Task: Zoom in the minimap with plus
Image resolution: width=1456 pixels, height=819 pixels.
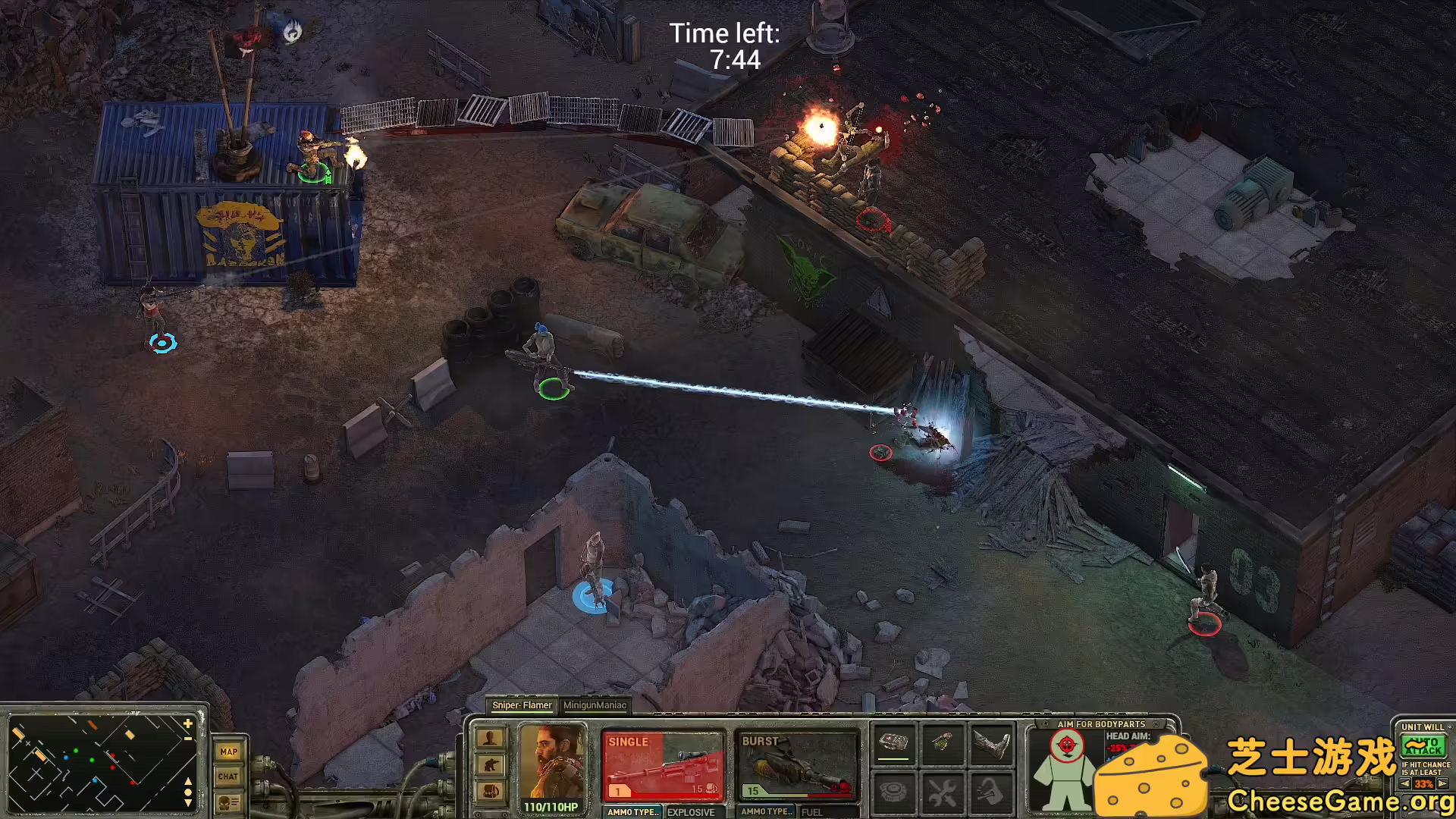Action: [188, 724]
